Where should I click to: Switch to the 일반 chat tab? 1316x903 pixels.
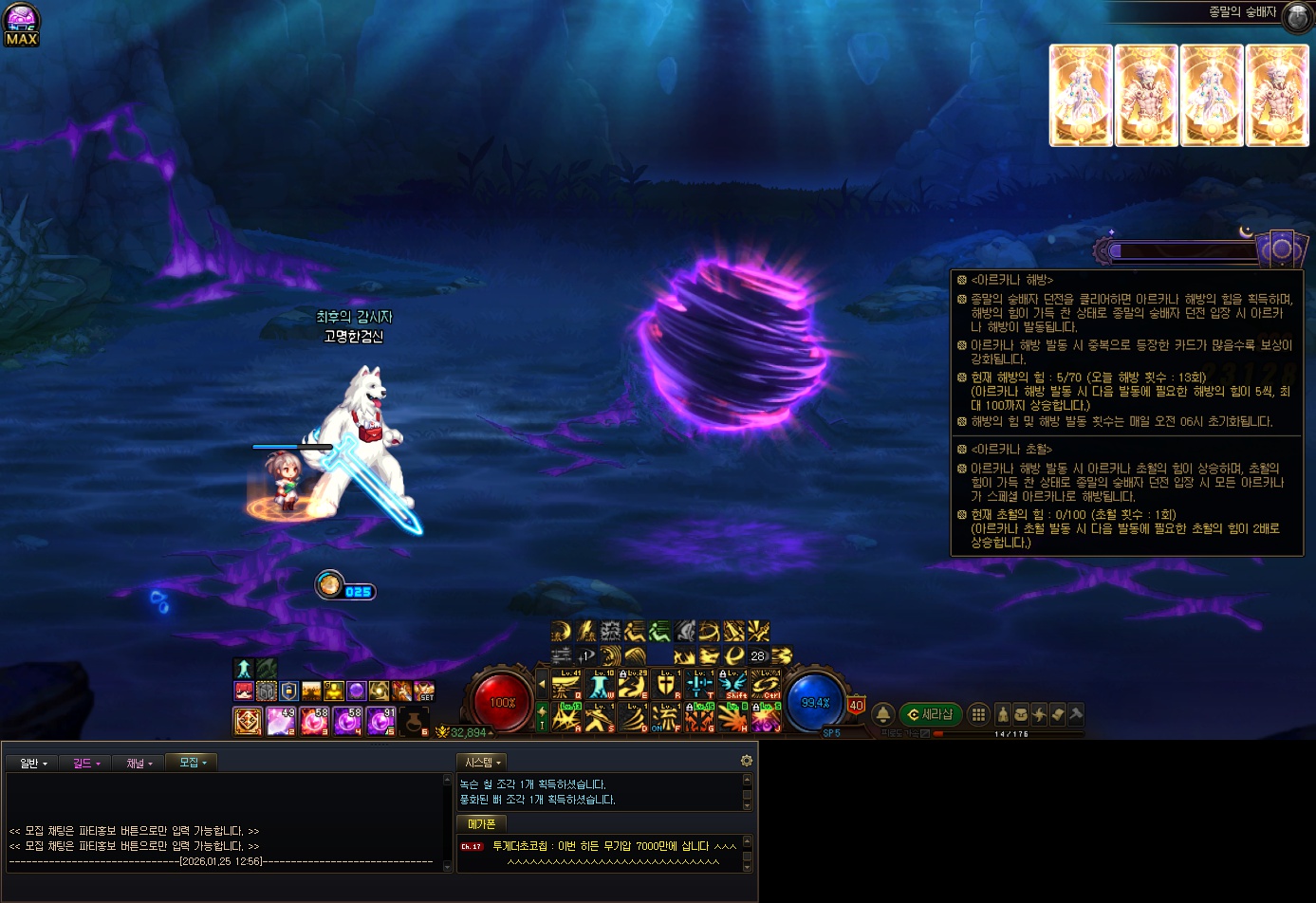[33, 763]
